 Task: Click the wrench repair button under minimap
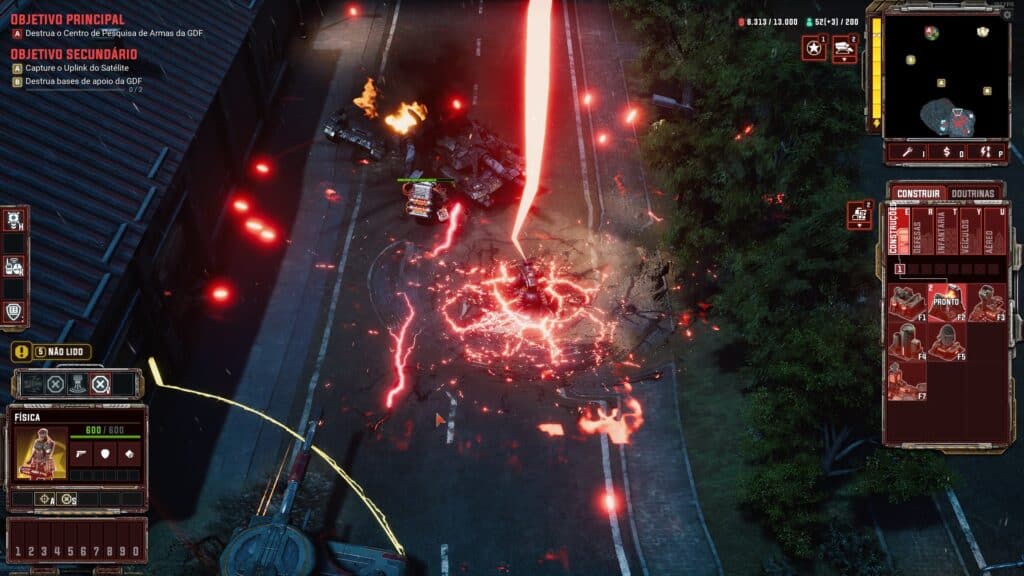click(x=907, y=152)
